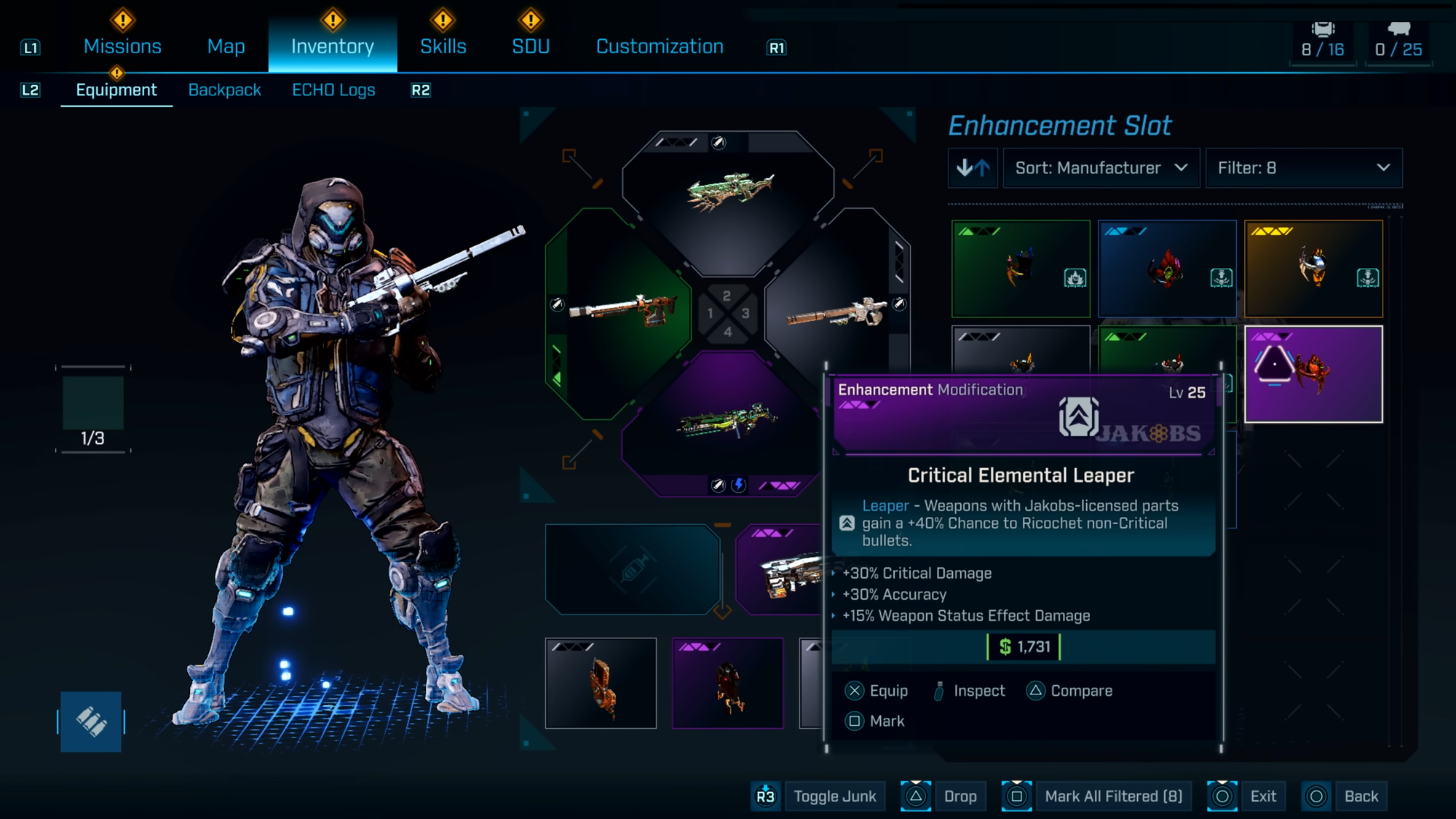Select the left green-highlighted weapon slot
This screenshot has width=1456, height=819.
coord(619,312)
